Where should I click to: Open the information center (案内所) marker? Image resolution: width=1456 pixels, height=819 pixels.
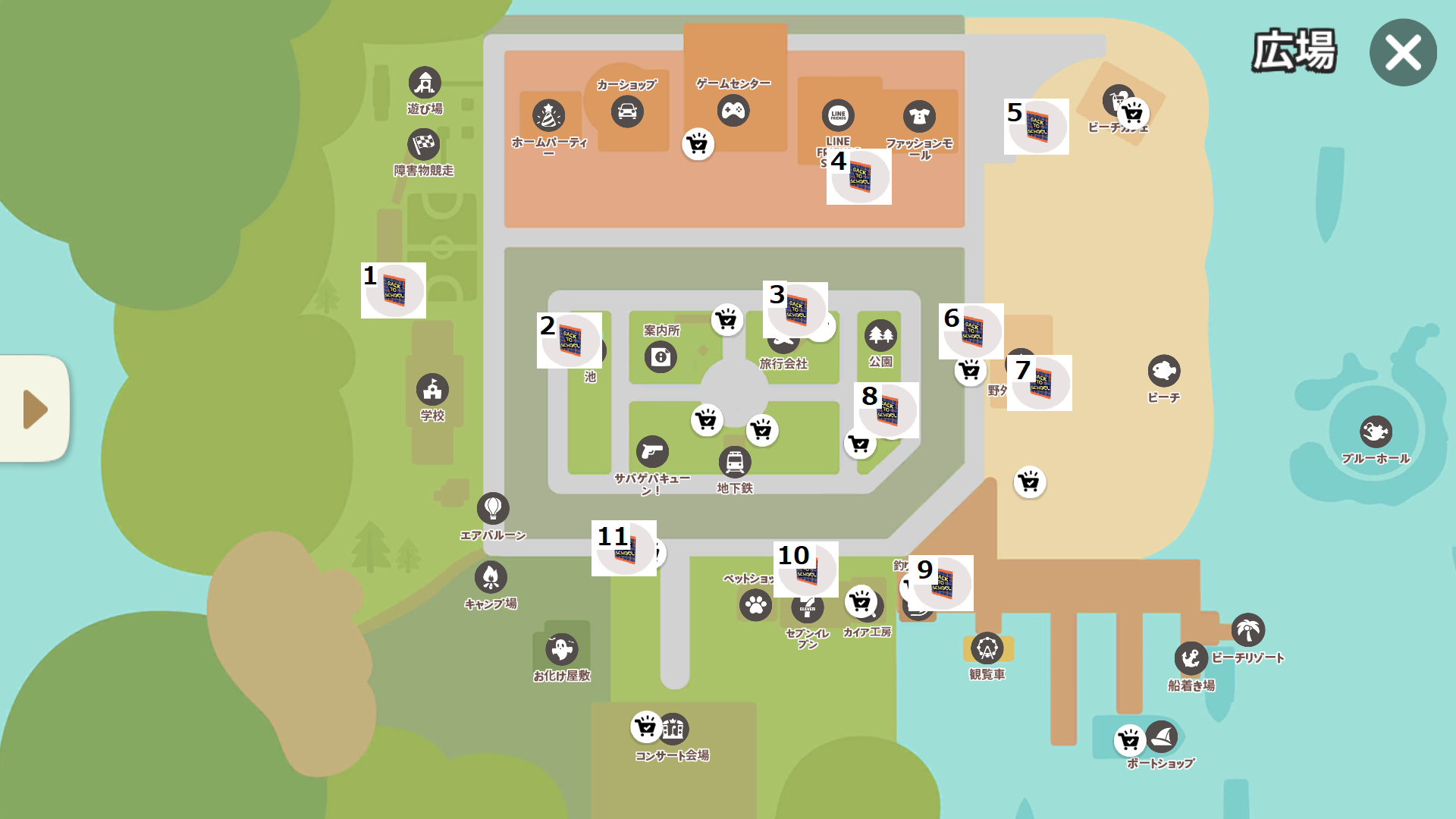point(661,356)
